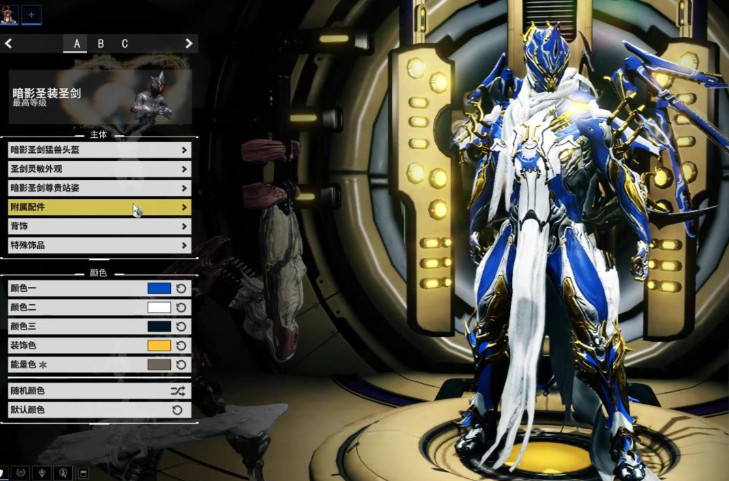This screenshot has width=729, height=481.
Task: Open the 圣剑灵敏外观 skin option
Action: point(98,169)
